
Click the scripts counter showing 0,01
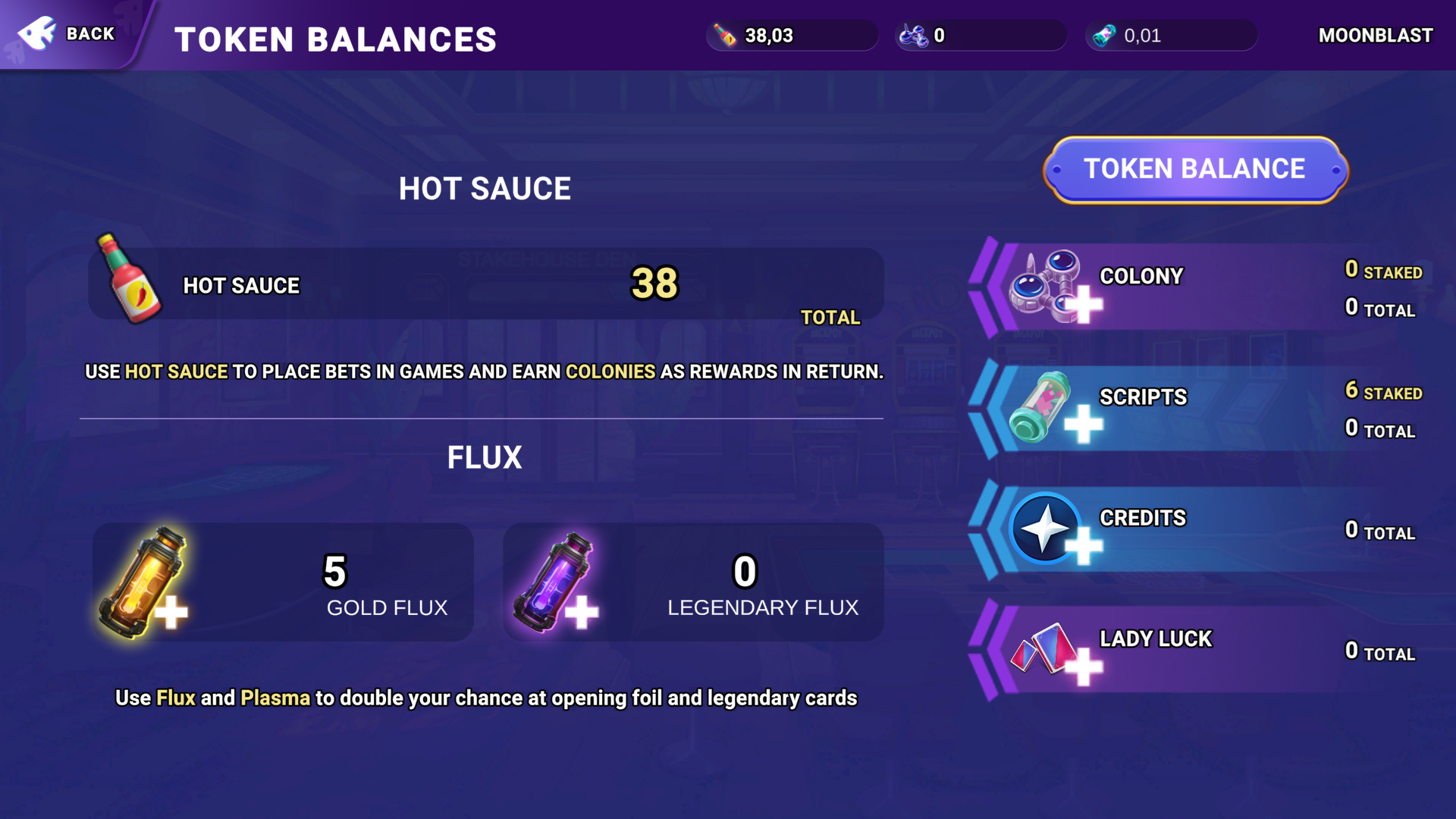pos(1170,36)
